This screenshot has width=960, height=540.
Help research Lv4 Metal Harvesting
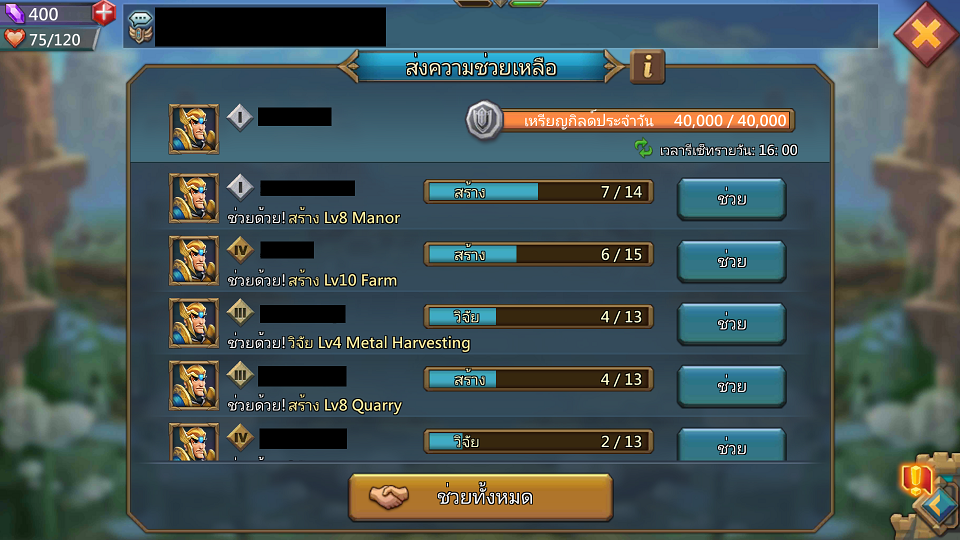(x=731, y=323)
